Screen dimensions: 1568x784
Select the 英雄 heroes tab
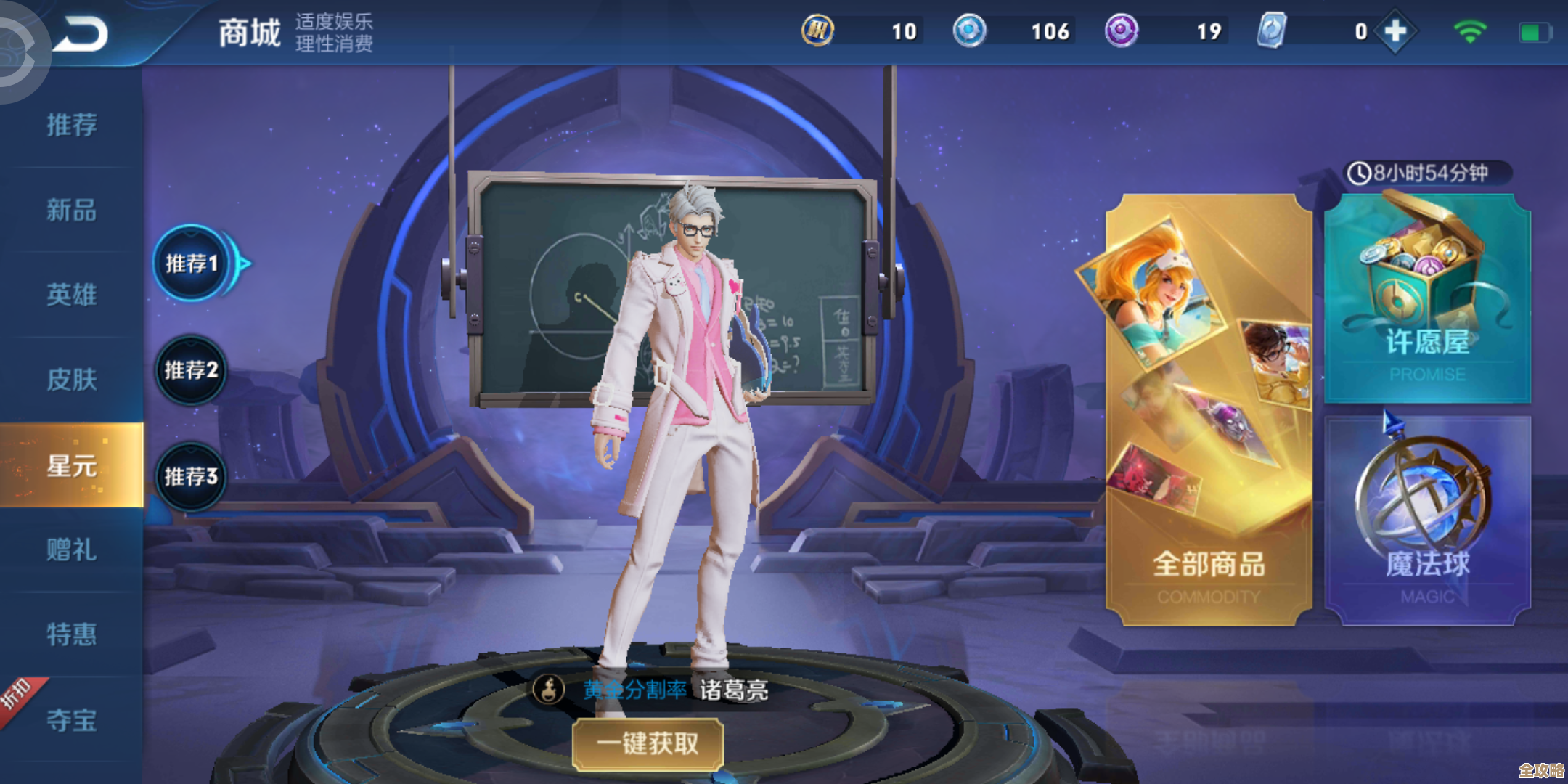[71, 295]
